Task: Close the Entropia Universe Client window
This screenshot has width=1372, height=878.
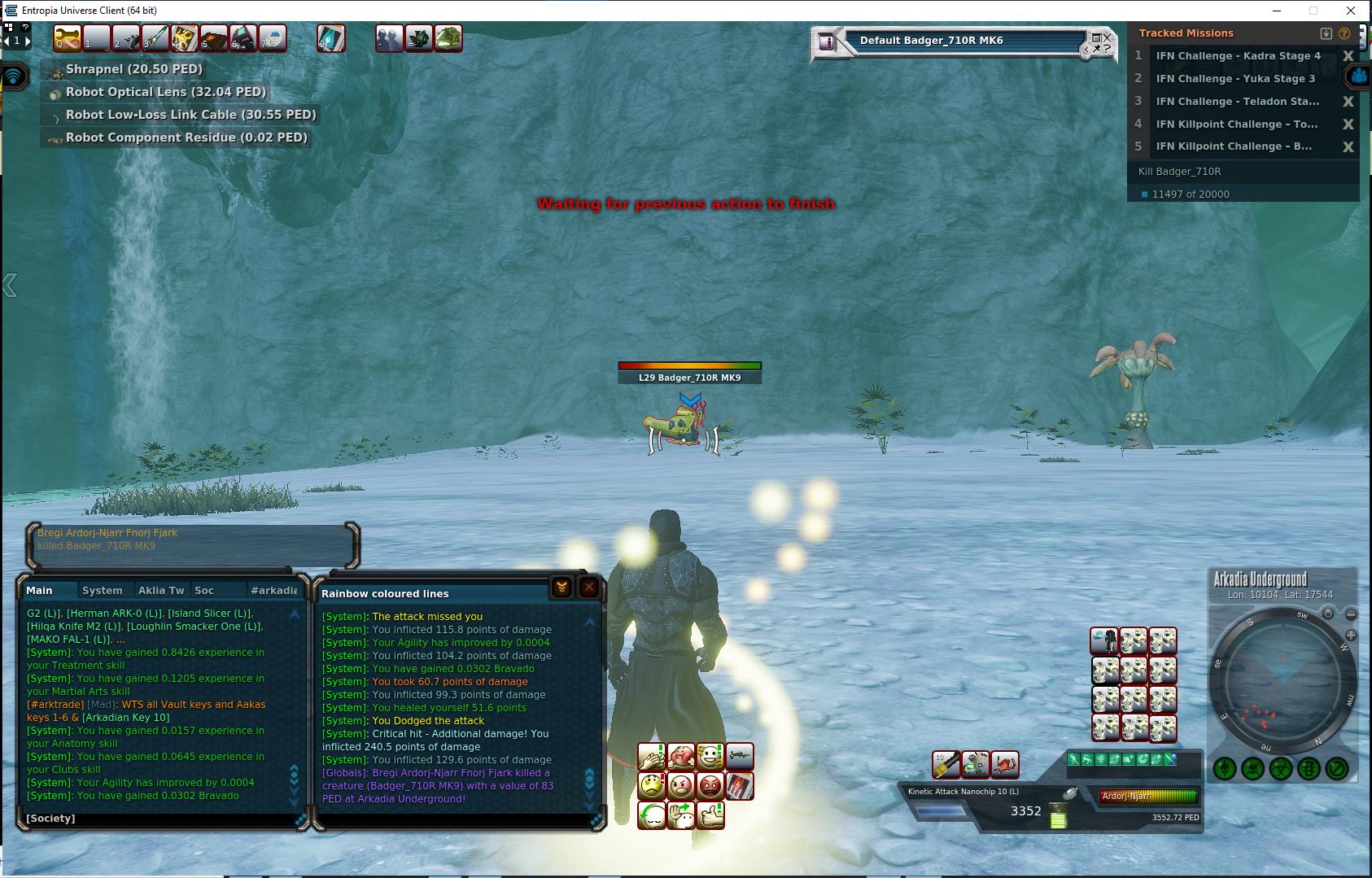Action: tap(1352, 11)
